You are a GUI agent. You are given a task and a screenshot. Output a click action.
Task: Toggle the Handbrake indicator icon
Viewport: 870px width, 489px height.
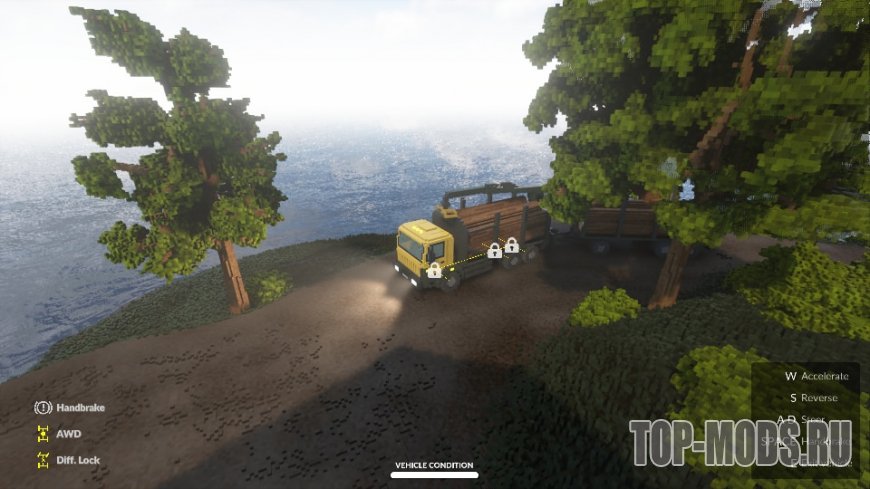point(43,408)
